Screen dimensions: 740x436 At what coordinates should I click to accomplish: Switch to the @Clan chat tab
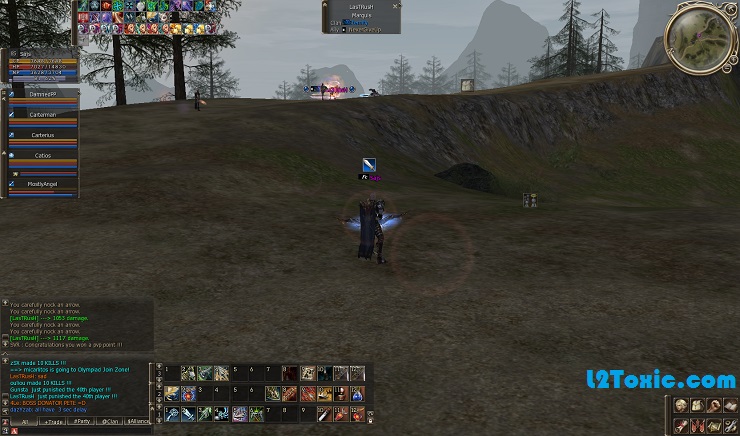click(x=111, y=421)
